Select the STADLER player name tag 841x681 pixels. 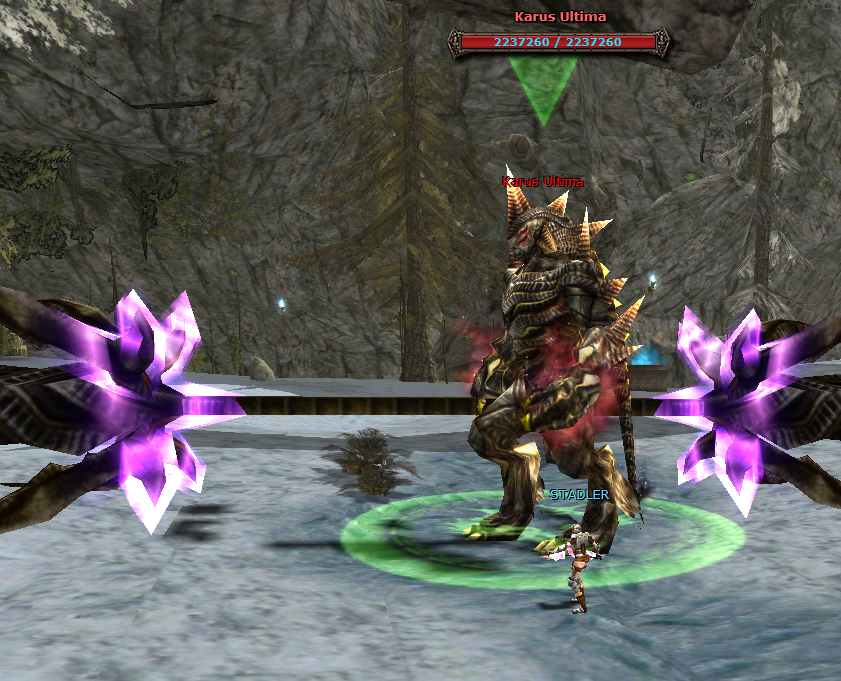click(x=579, y=494)
